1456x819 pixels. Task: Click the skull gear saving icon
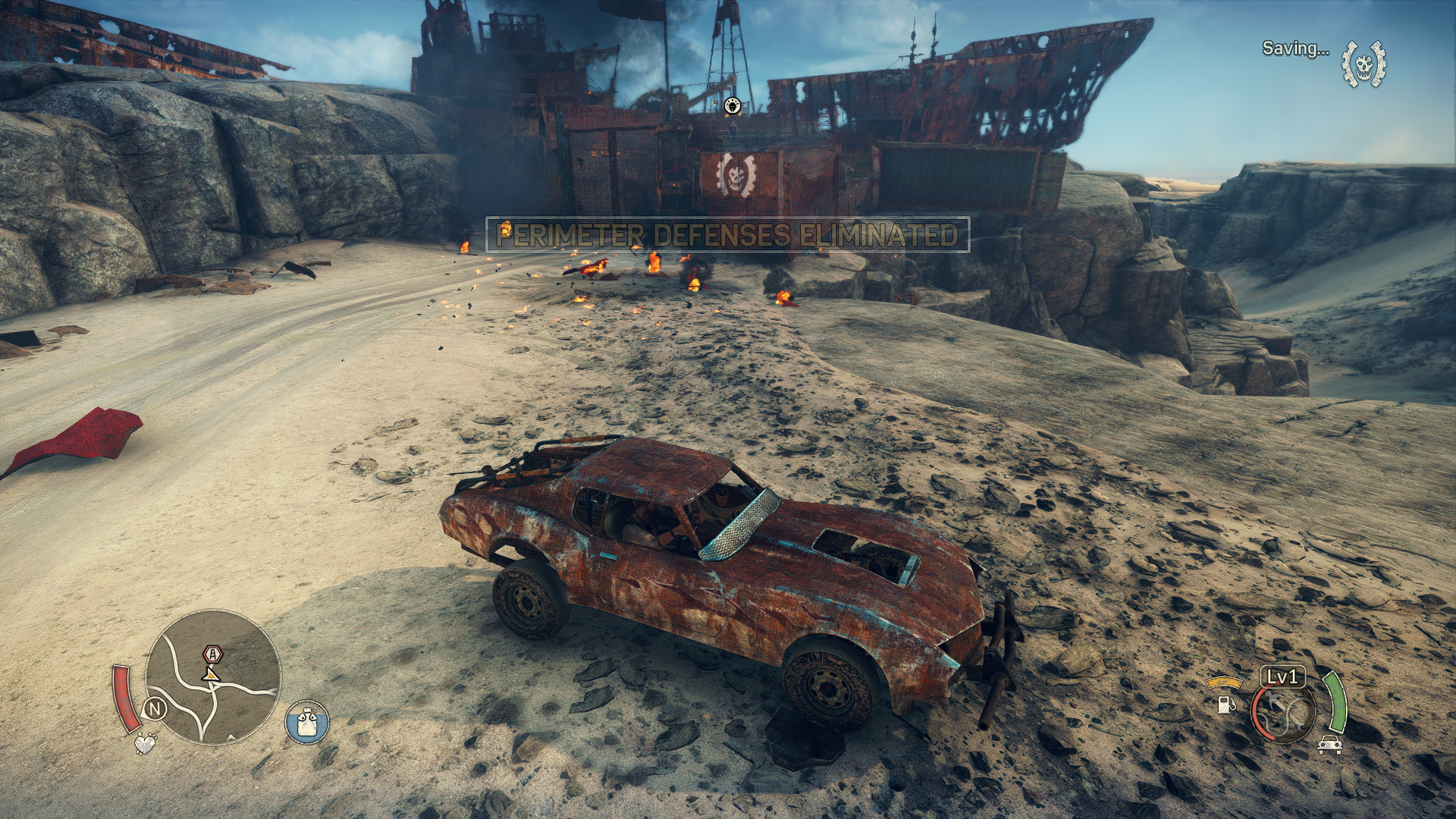pos(1363,62)
